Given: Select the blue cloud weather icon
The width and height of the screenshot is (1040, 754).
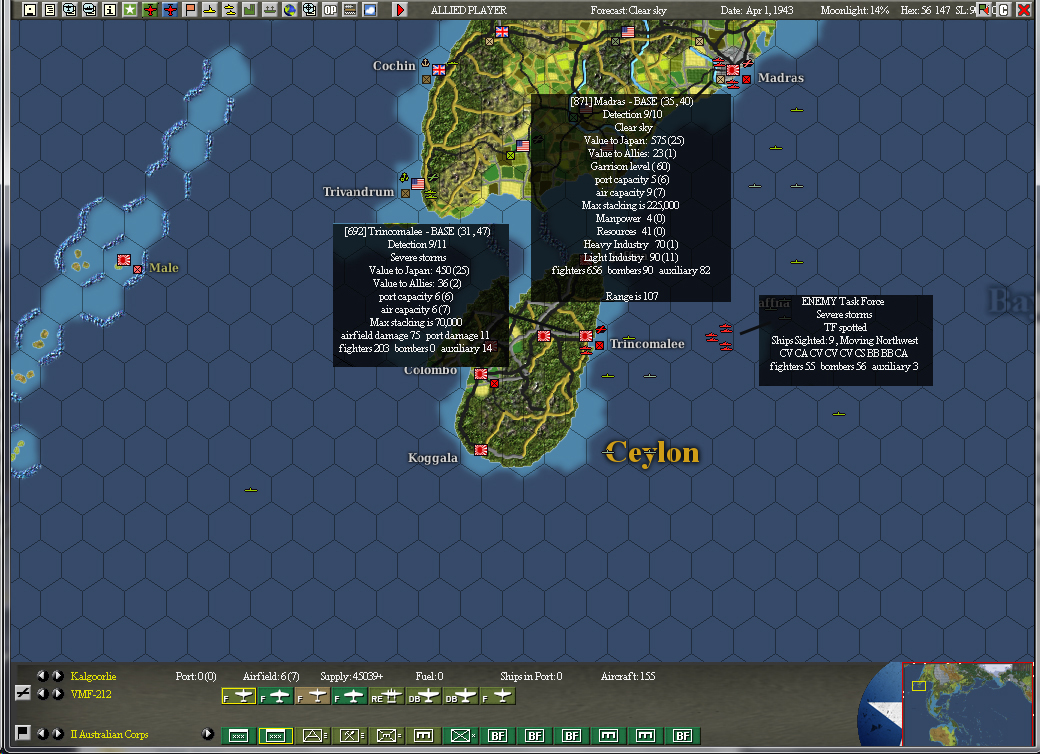Looking at the screenshot, I should (x=370, y=10).
